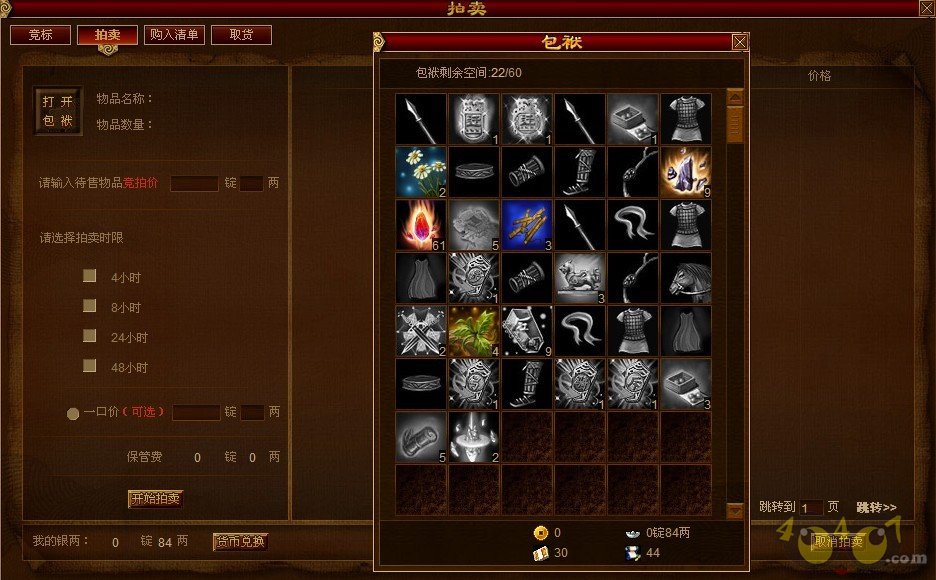
Task: Click the 打开包袱 button
Action: (x=58, y=111)
